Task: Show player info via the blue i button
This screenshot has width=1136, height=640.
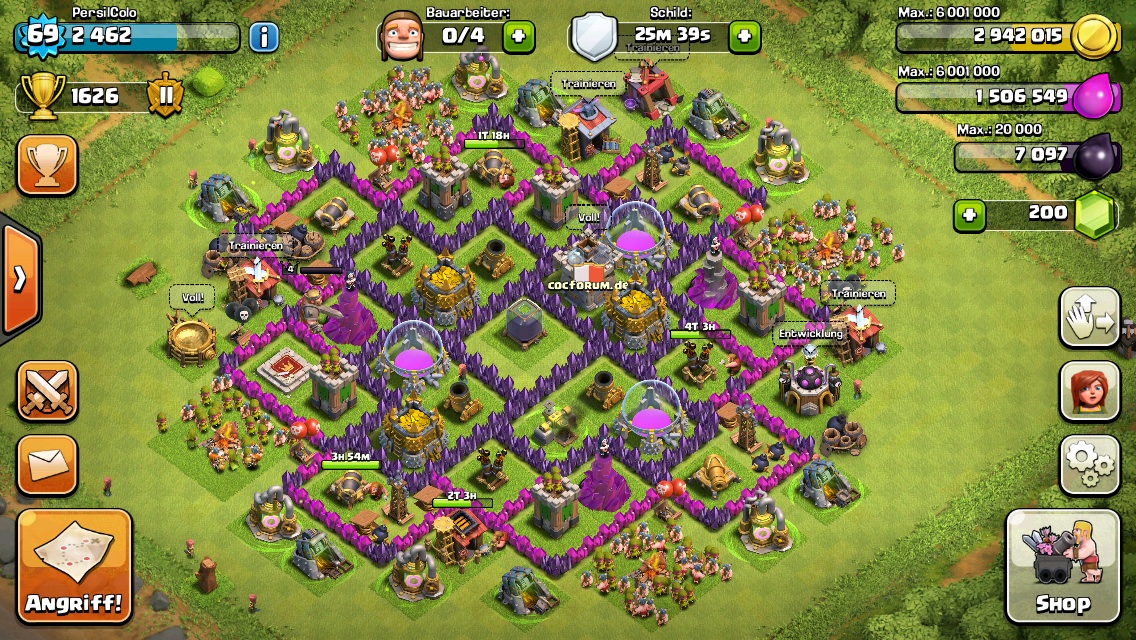Action: [x=263, y=38]
